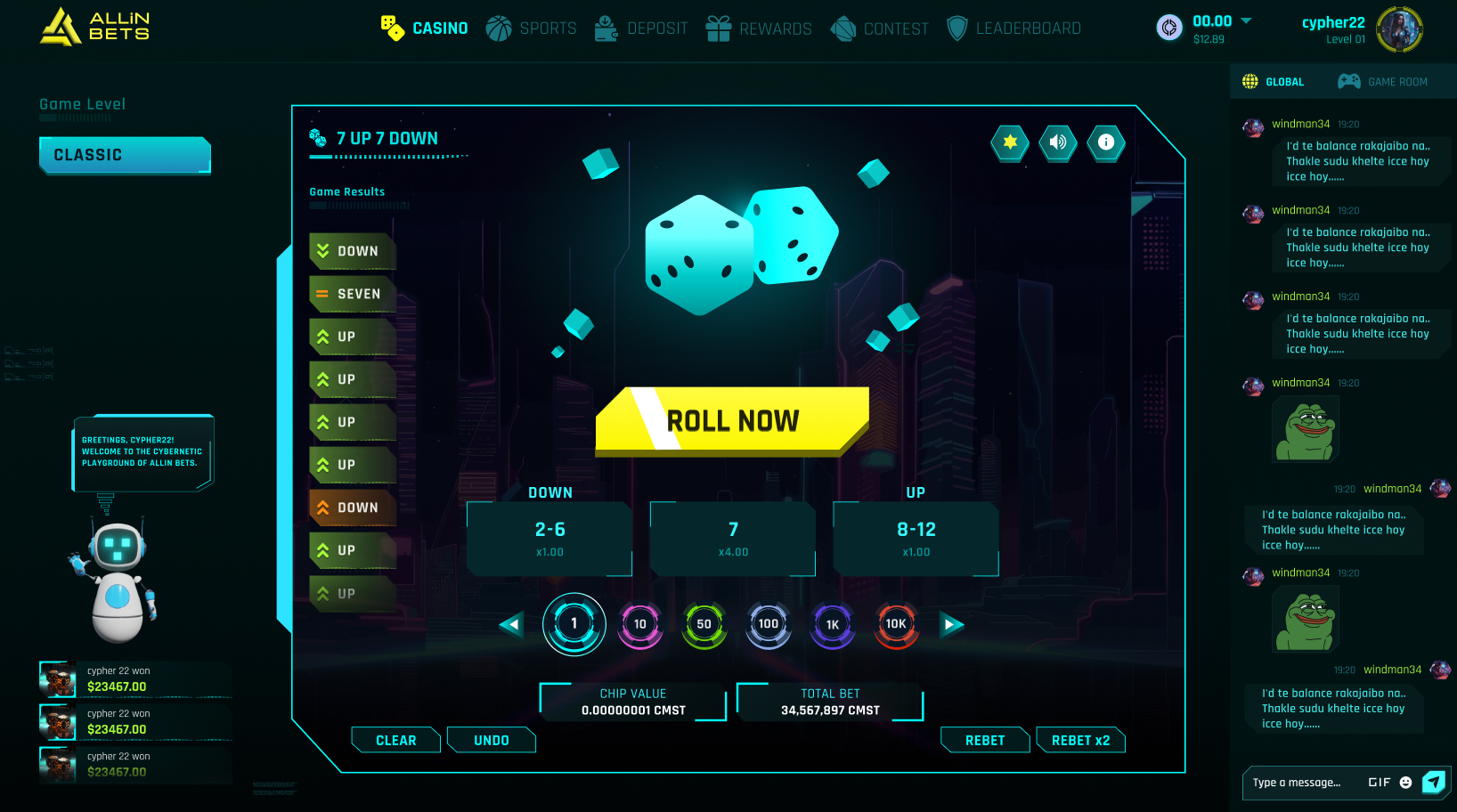Screen dimensions: 1457x812
Task: Select the CLASSIC game level
Action: tap(125, 155)
